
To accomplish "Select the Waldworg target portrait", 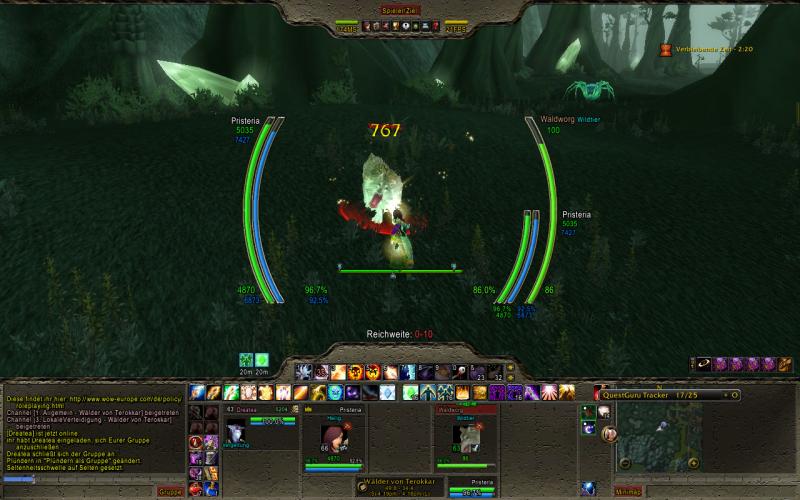I will (464, 435).
